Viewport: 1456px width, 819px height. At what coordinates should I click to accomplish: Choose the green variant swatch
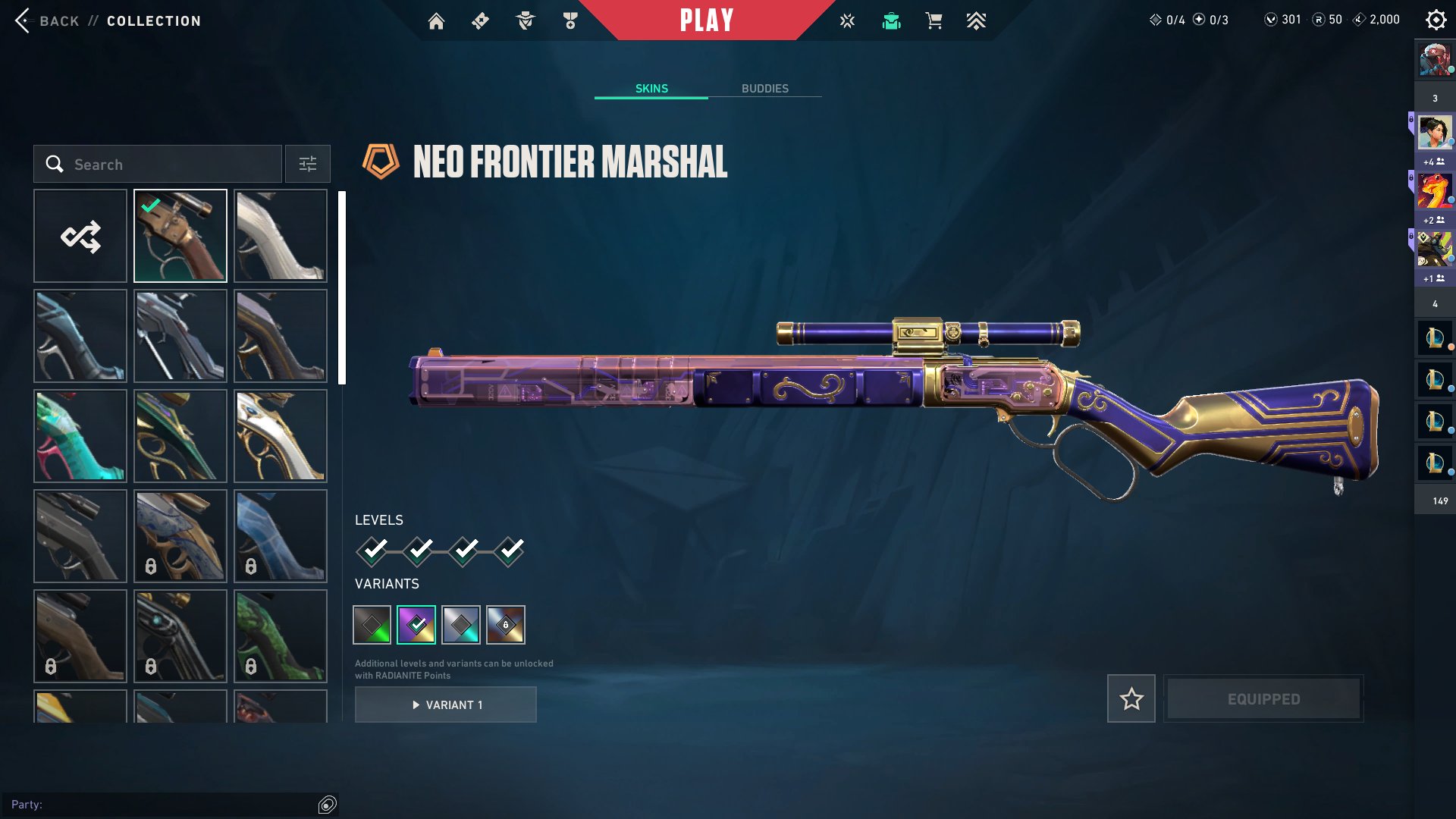(372, 625)
